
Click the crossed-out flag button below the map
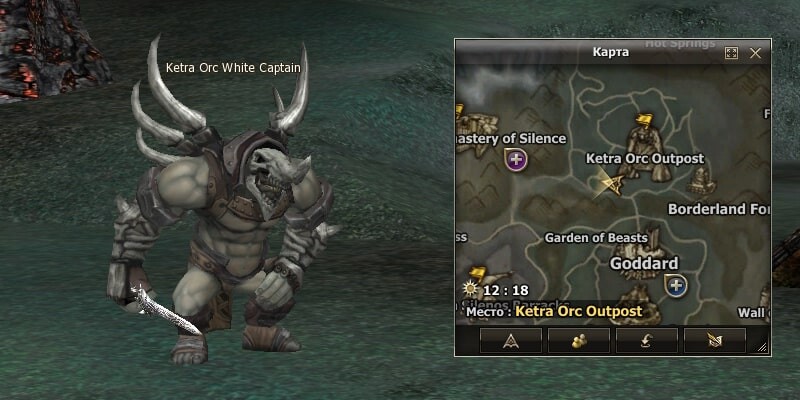pos(713,341)
